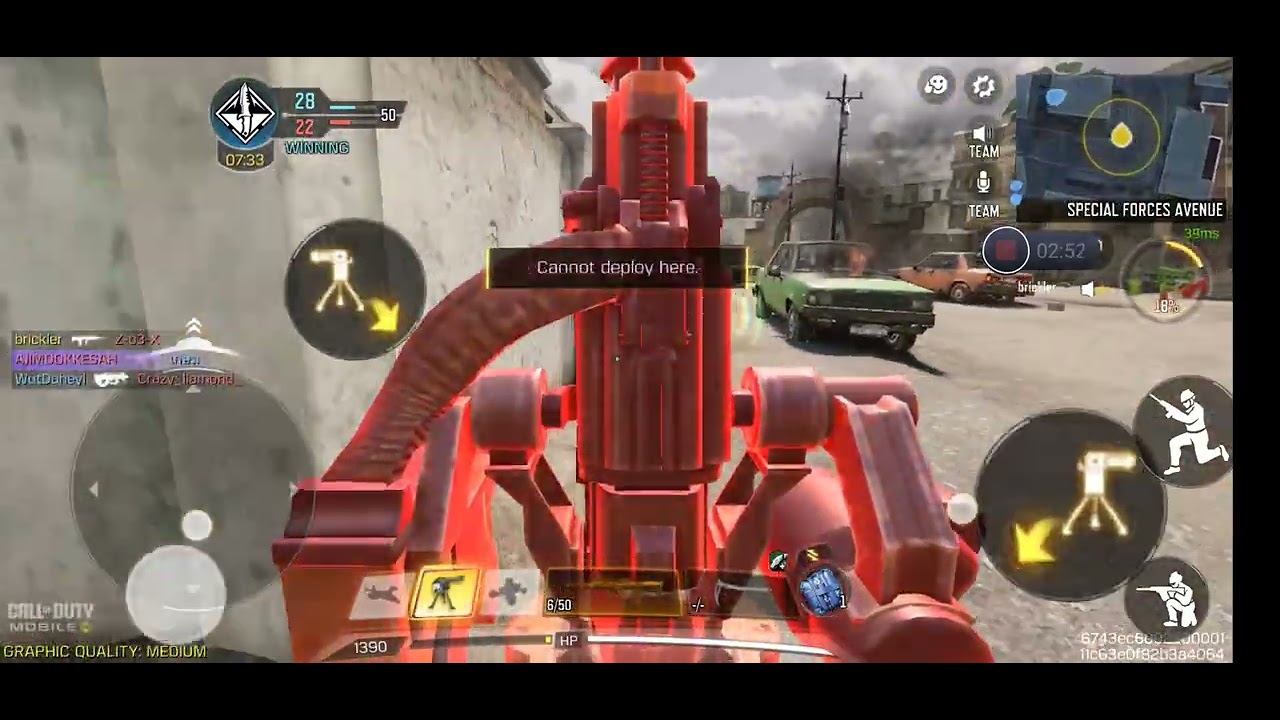Open the scoreboard from the team score emblem
Image resolution: width=1280 pixels, height=720 pixels.
pos(245,113)
